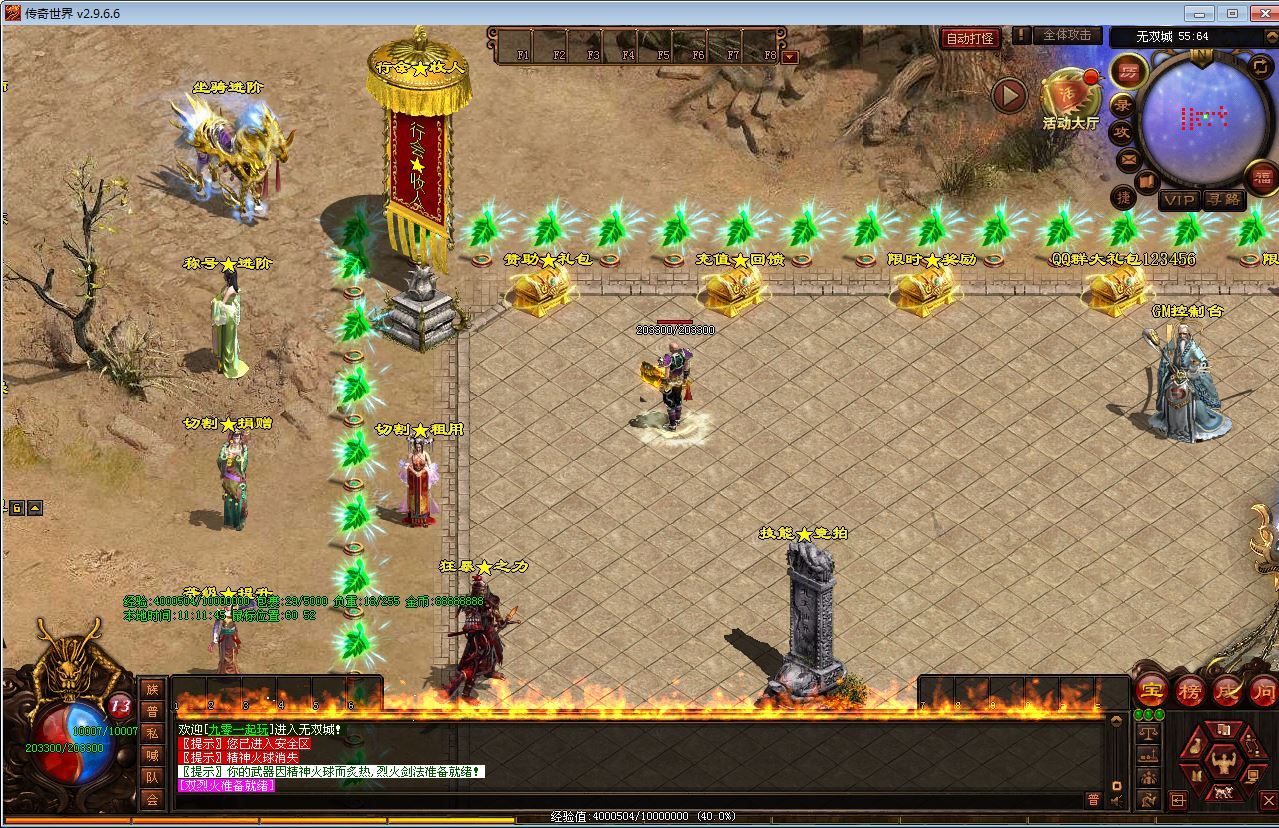Image resolution: width=1279 pixels, height=828 pixels.
Task: Click the red X exit button
Action: (1269, 800)
